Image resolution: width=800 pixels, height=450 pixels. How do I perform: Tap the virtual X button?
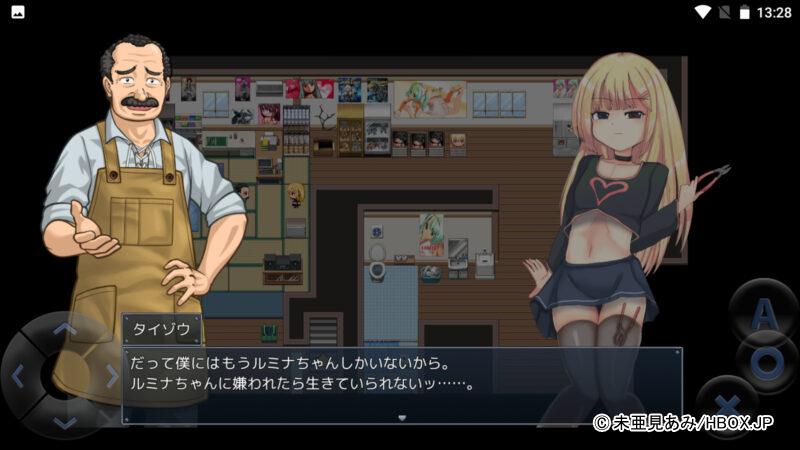click(727, 407)
